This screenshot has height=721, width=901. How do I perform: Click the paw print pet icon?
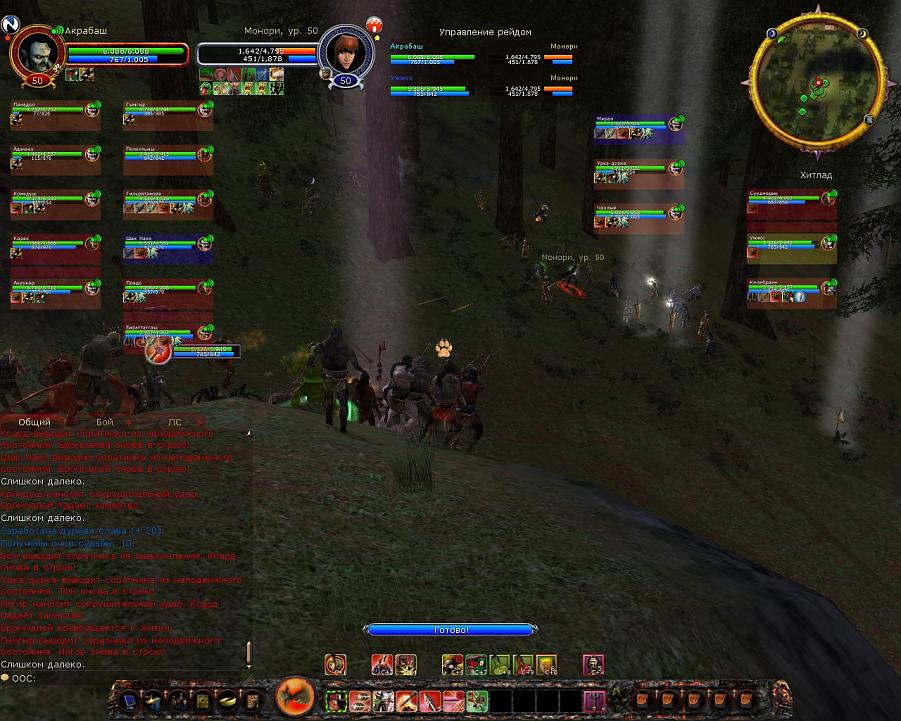pos(444,347)
